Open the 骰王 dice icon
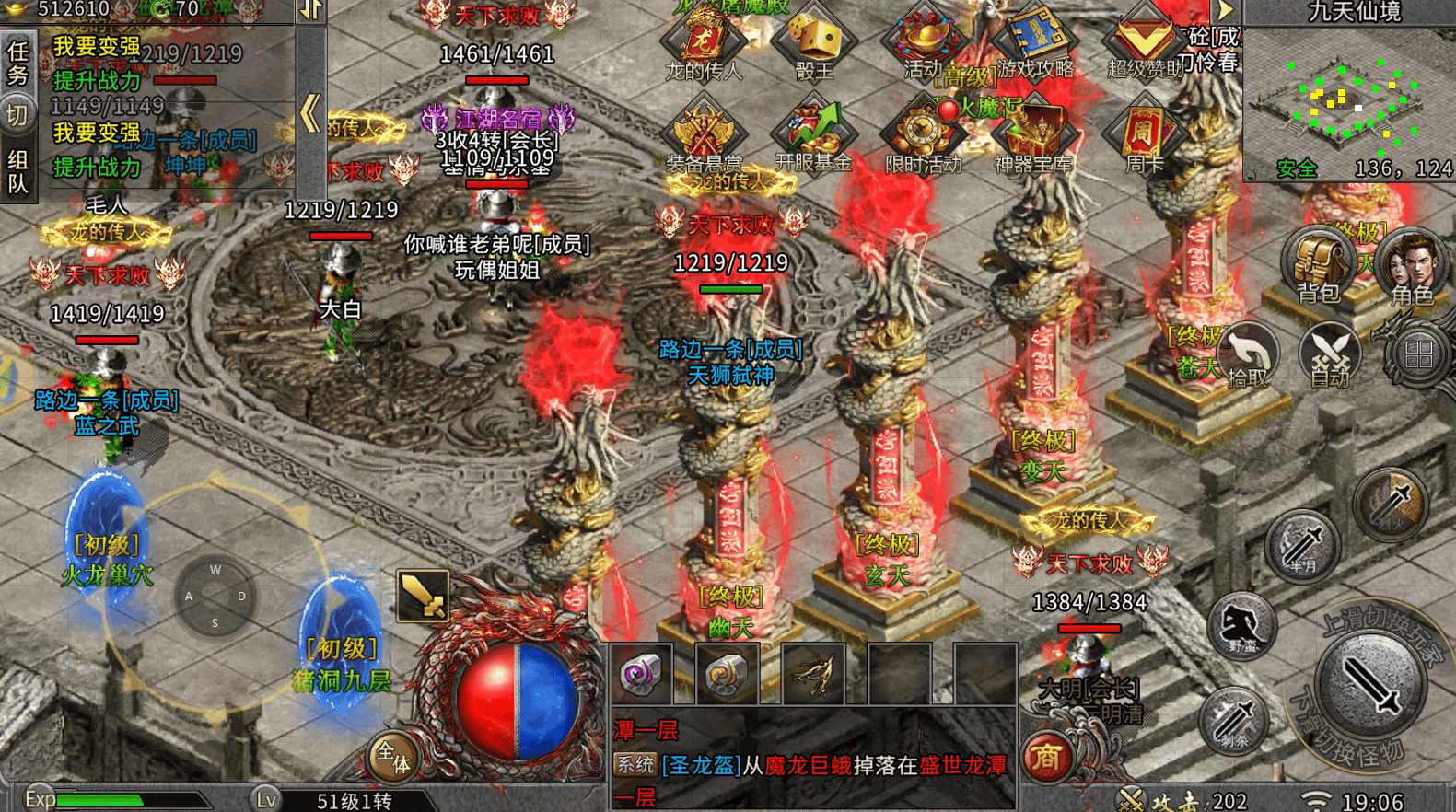Screen dimensions: 1456x812 (814, 41)
